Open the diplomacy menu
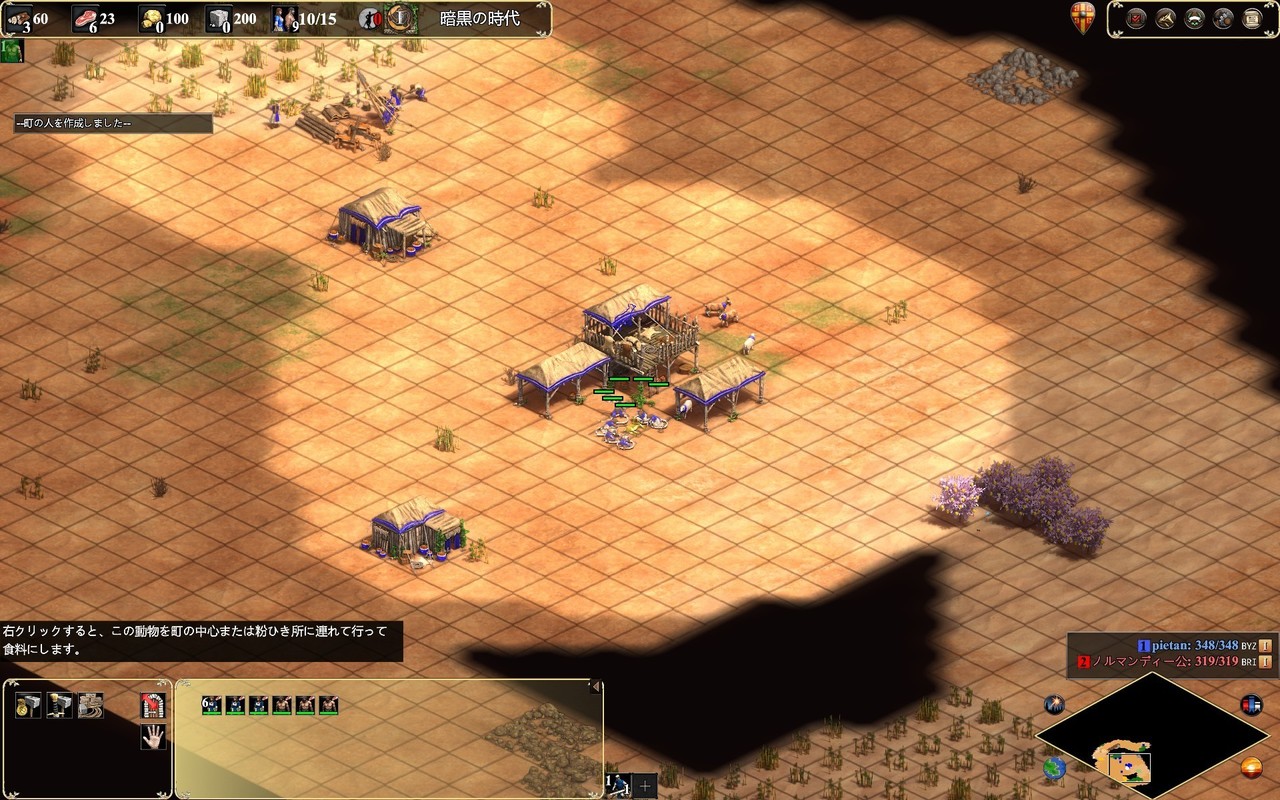The width and height of the screenshot is (1280, 800). click(x=1194, y=19)
